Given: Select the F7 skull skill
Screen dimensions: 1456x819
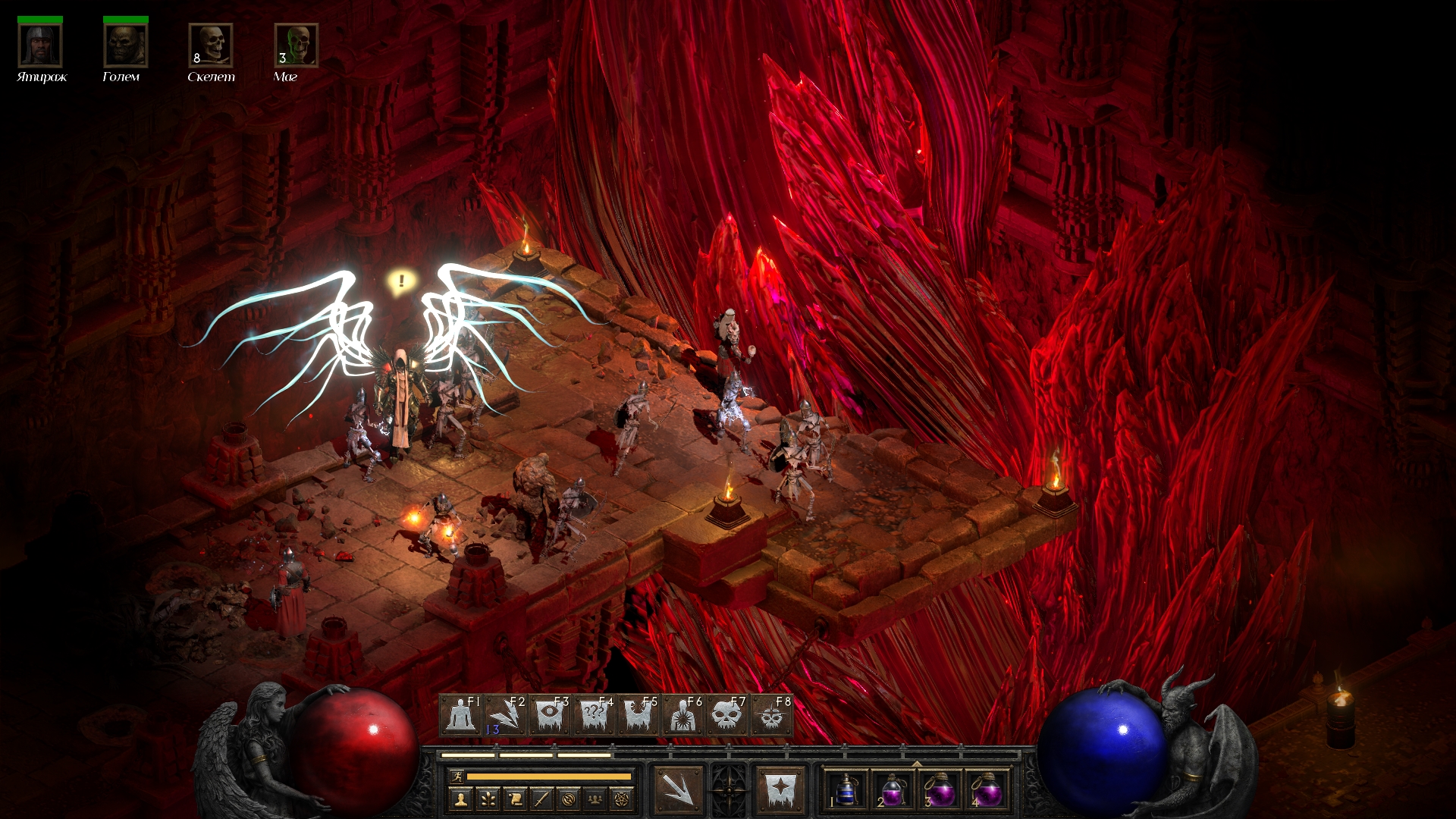Looking at the screenshot, I should [726, 715].
